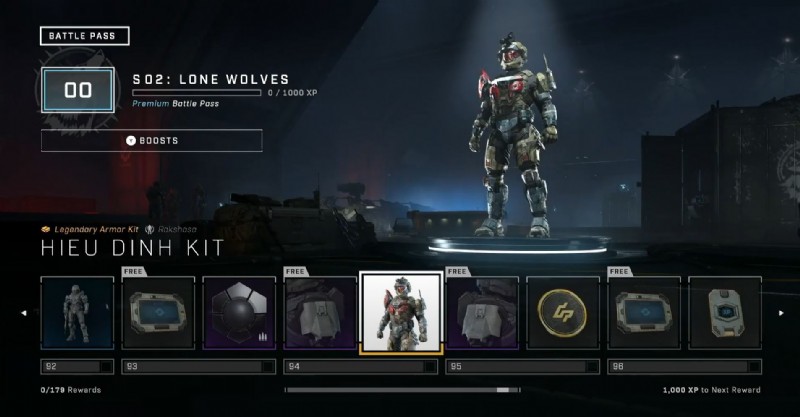Select the dark sphere coating reward

[239, 313]
